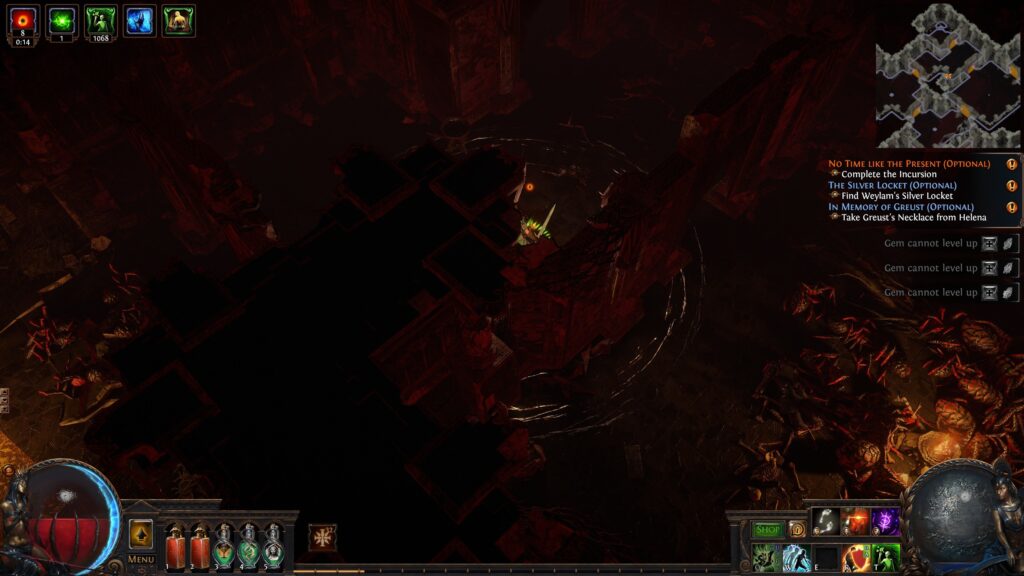The width and height of the screenshot is (1024, 576).
Task: Use the fifth flask with the skull
Action: click(273, 546)
